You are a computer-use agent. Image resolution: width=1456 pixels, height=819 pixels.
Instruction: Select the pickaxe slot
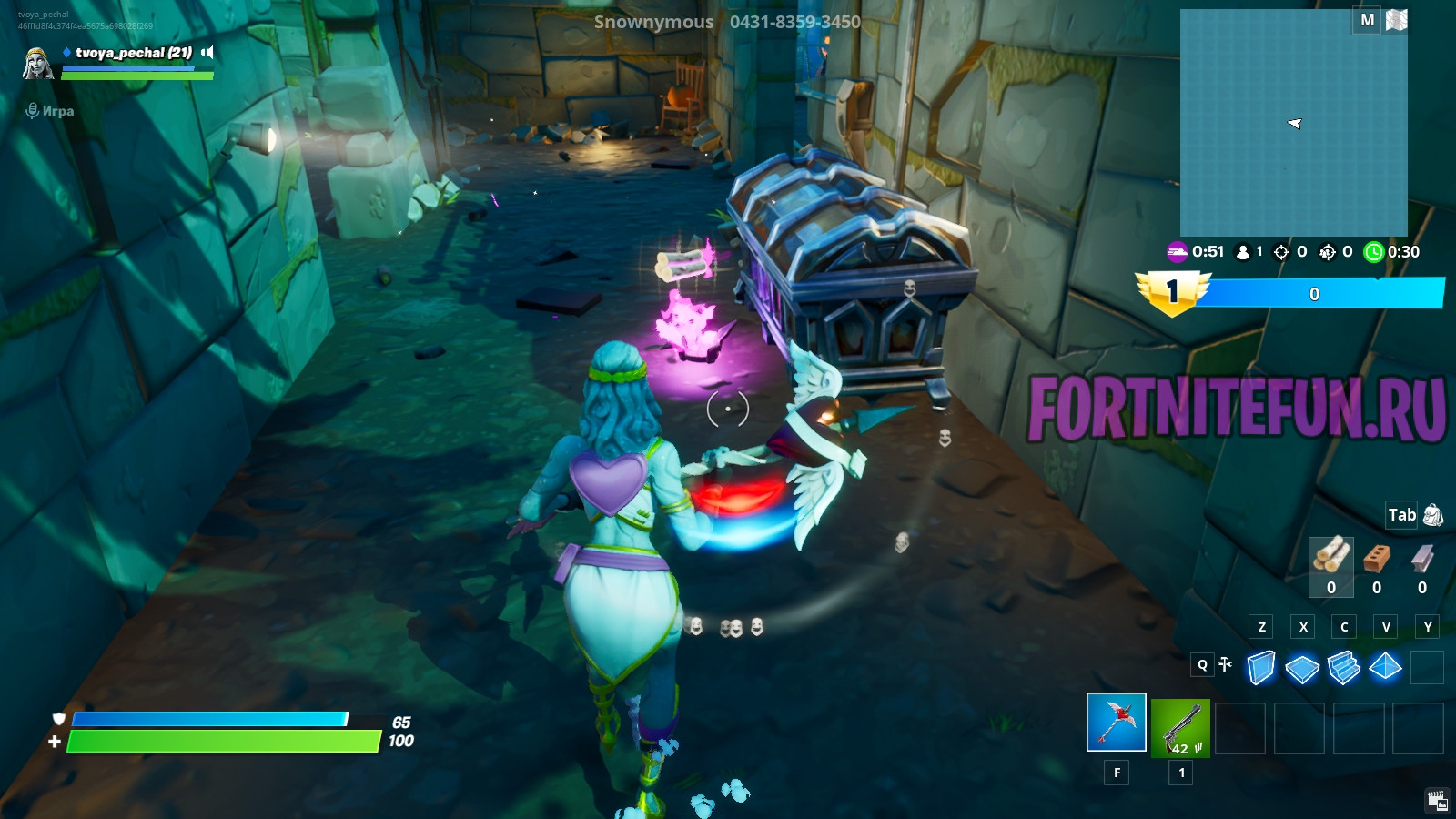point(1117,723)
